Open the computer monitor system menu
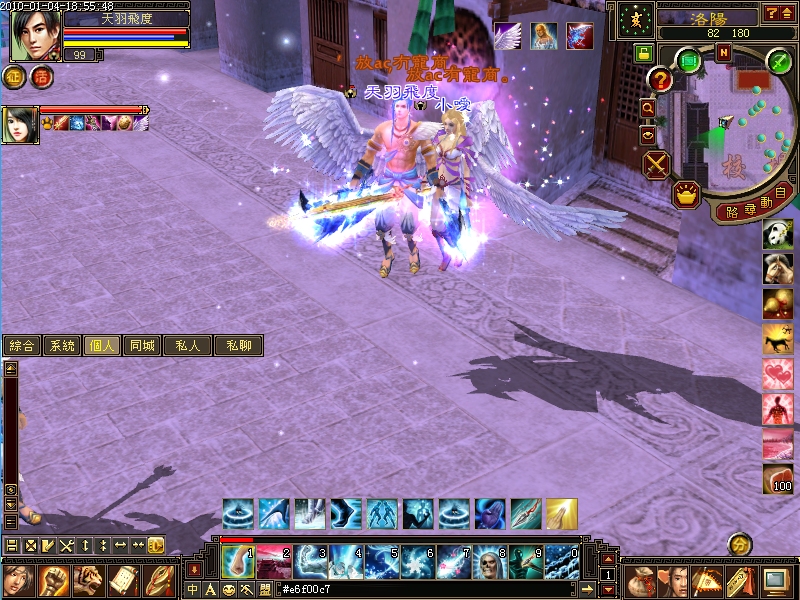Viewport: 800px width, 600px height. (x=776, y=581)
